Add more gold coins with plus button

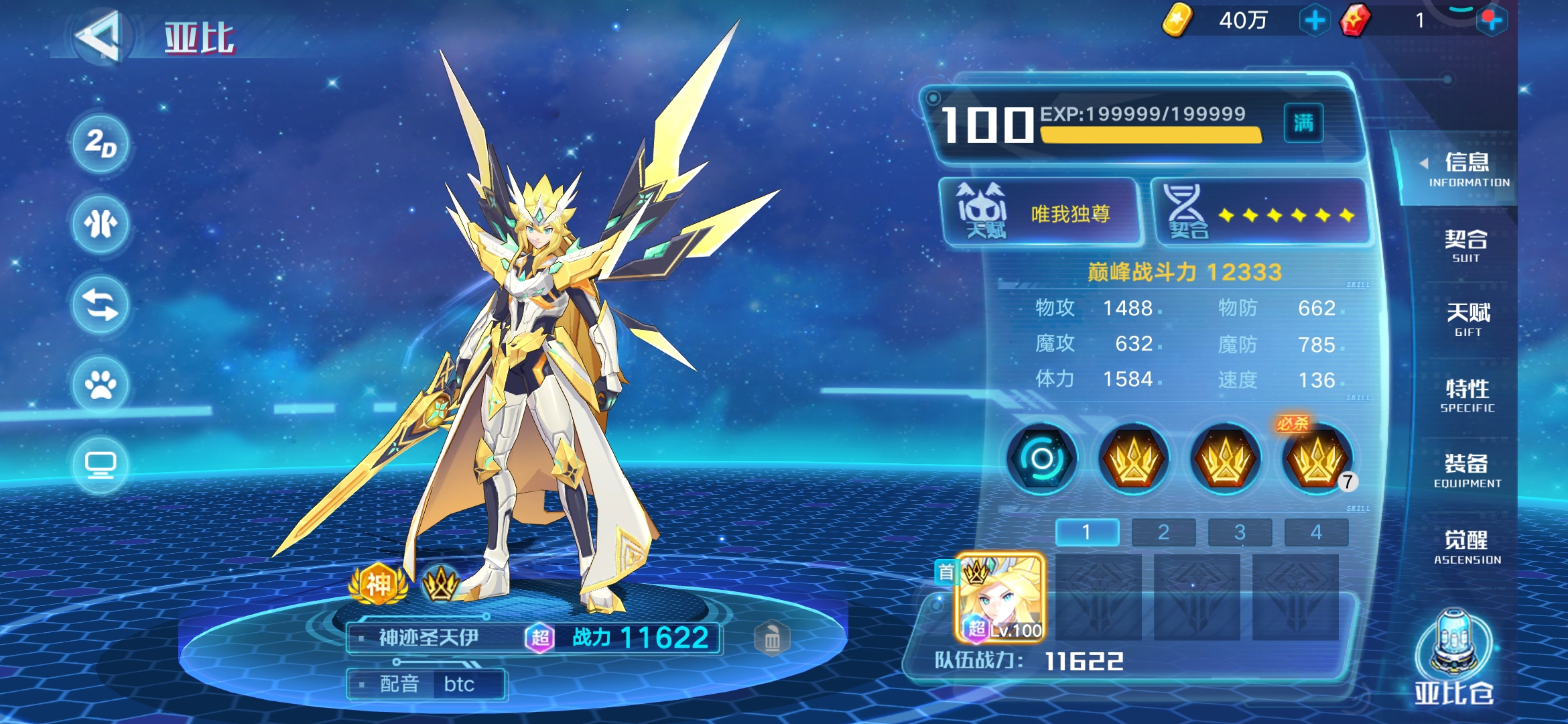(x=1314, y=21)
